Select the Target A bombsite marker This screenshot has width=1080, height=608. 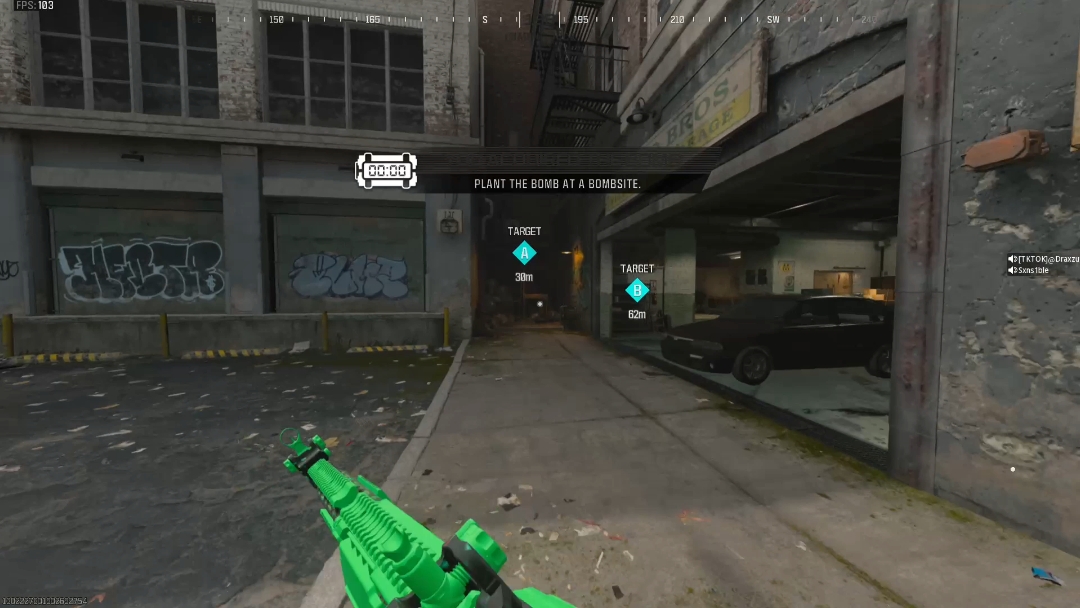524,253
